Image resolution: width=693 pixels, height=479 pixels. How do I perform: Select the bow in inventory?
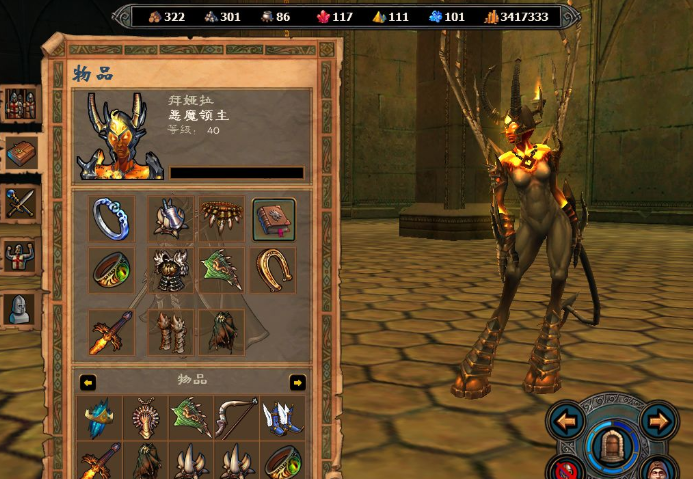tap(236, 417)
